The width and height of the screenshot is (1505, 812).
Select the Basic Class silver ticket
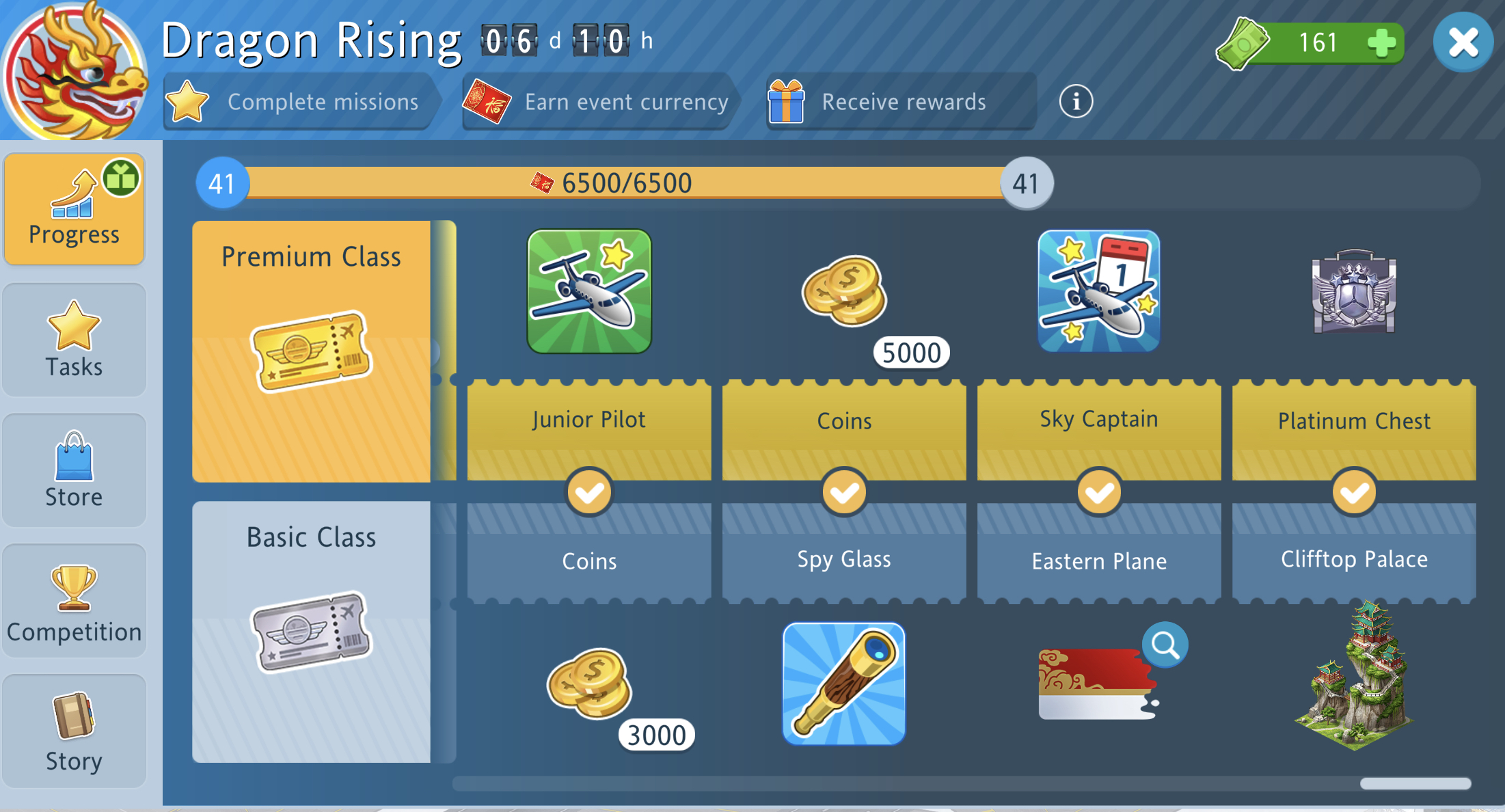coord(312,632)
